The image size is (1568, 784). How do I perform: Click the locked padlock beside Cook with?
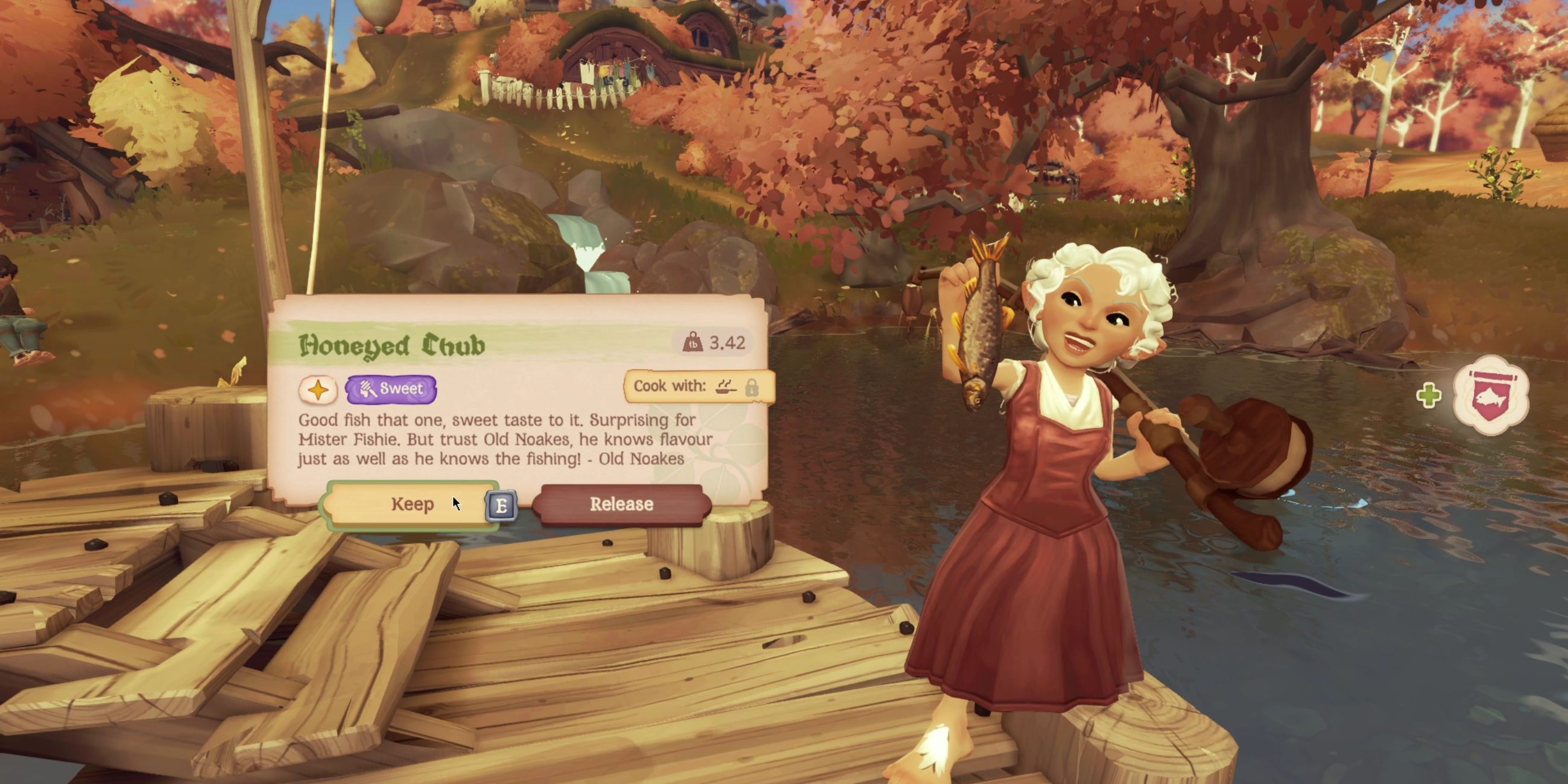pyautogui.click(x=756, y=388)
